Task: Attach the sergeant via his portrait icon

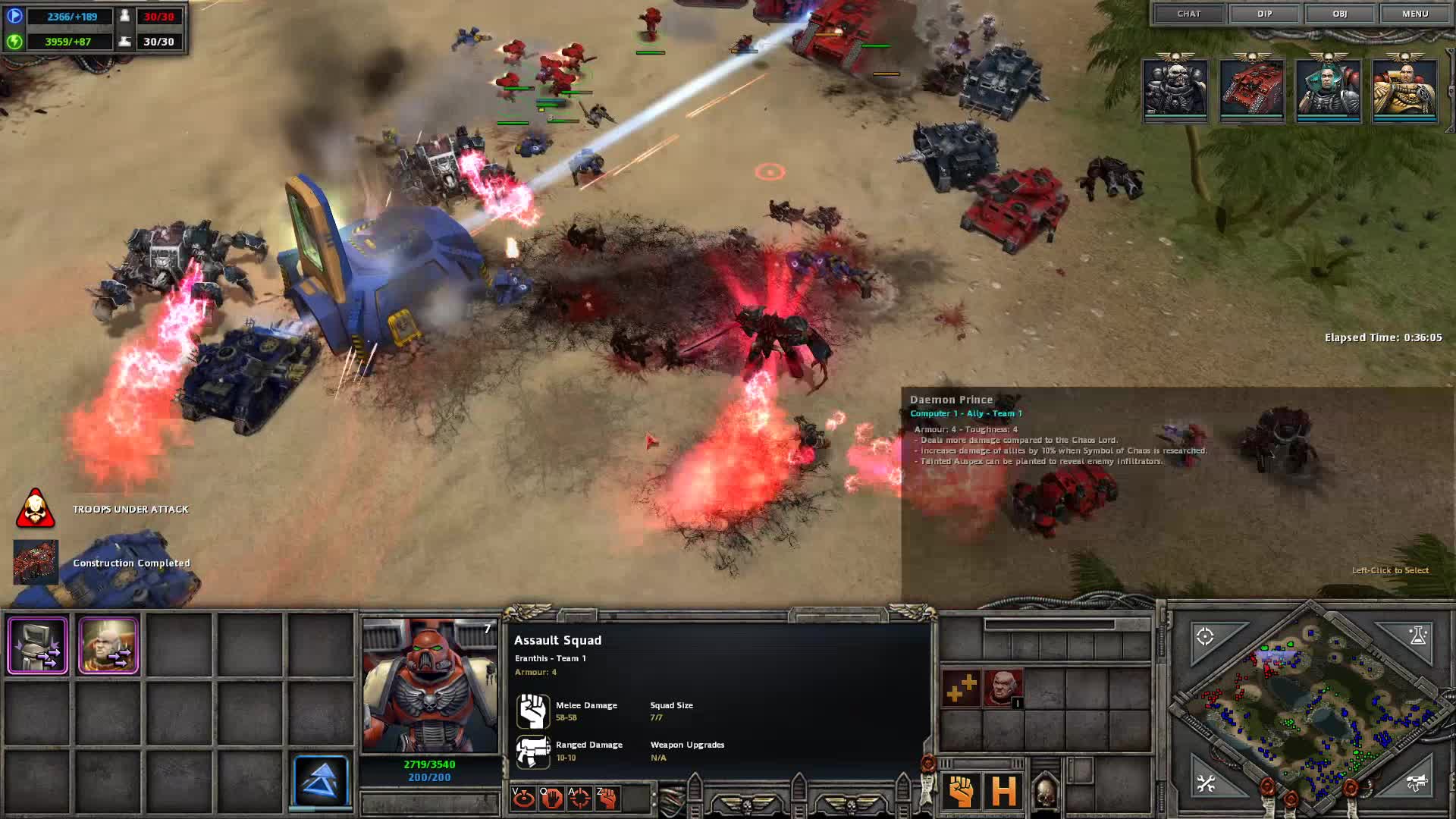Action: pyautogui.click(x=1001, y=686)
